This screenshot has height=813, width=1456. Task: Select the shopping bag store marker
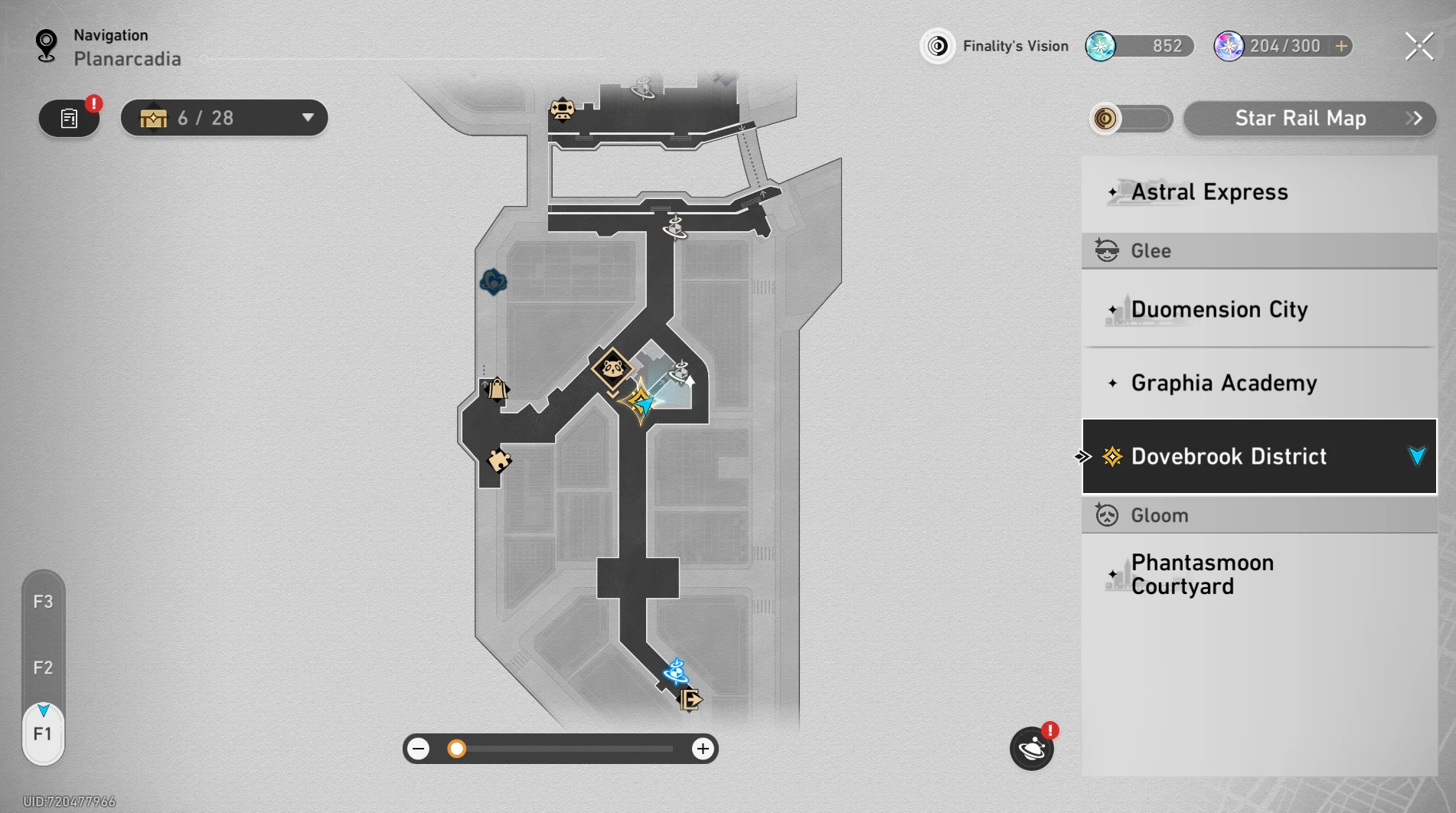click(497, 389)
